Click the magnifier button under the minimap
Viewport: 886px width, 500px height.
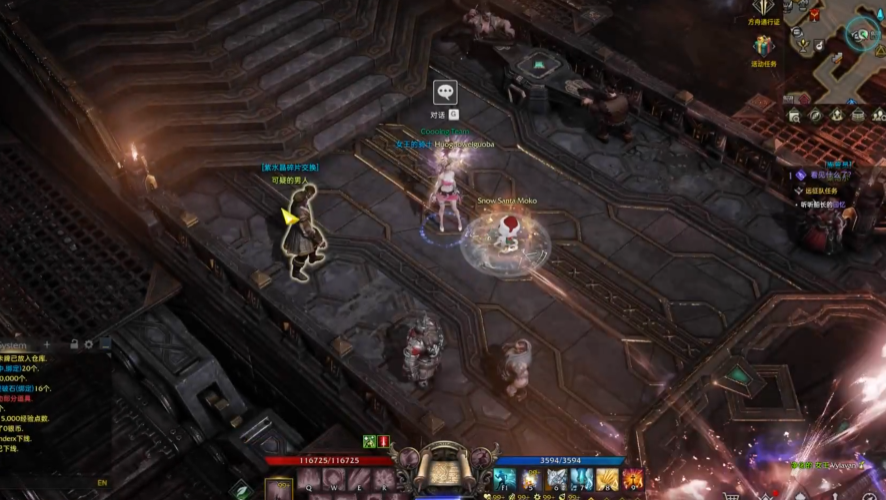tap(797, 115)
